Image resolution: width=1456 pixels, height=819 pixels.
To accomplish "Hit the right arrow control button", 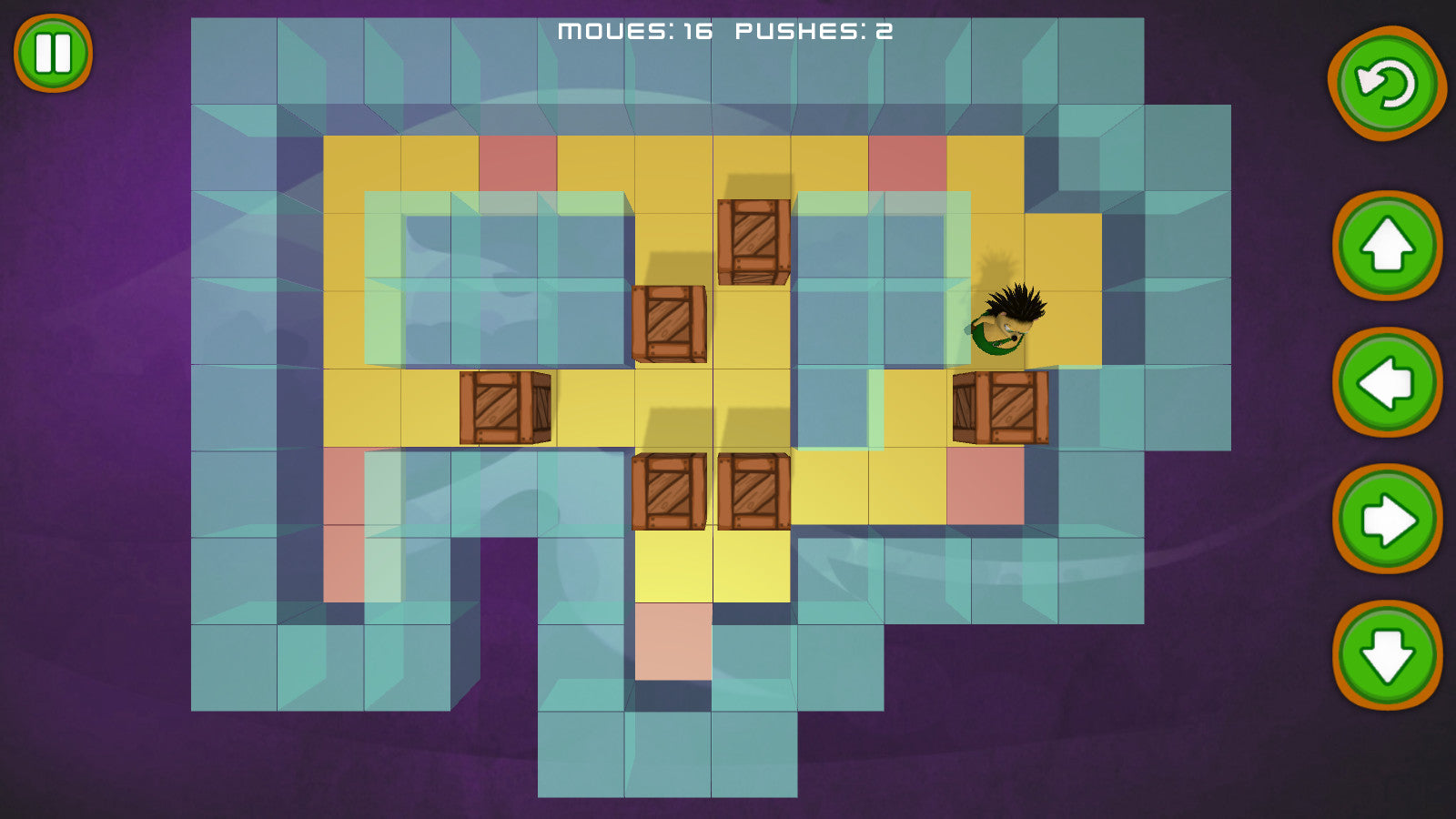I will click(1387, 520).
